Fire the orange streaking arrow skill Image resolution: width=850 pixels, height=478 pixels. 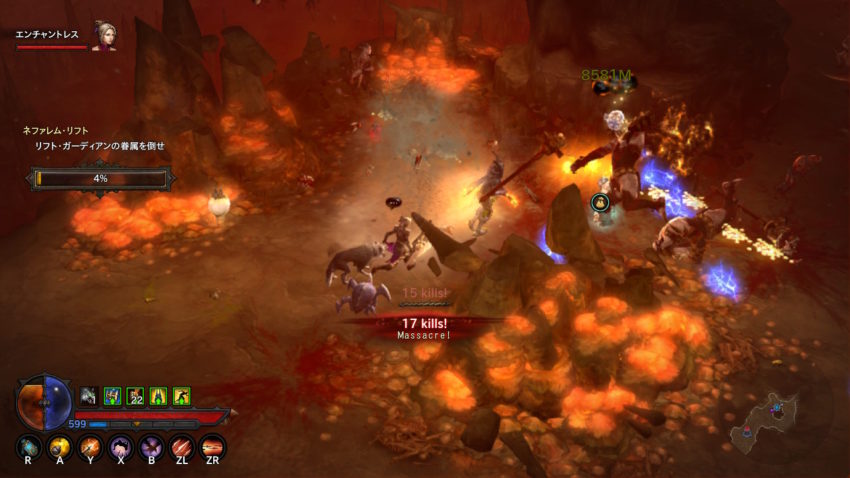point(212,446)
